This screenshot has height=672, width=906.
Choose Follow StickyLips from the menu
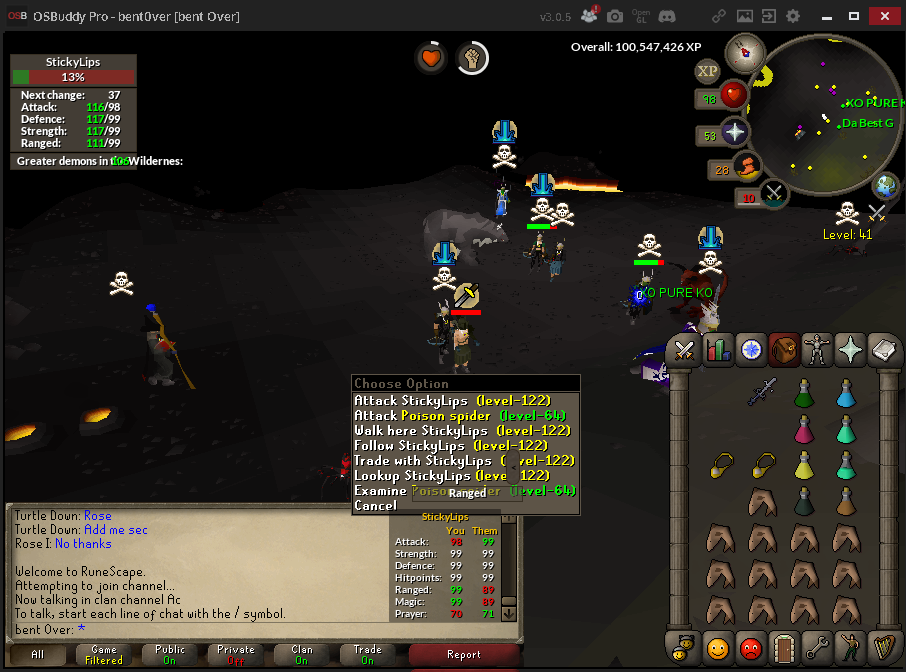click(x=450, y=446)
